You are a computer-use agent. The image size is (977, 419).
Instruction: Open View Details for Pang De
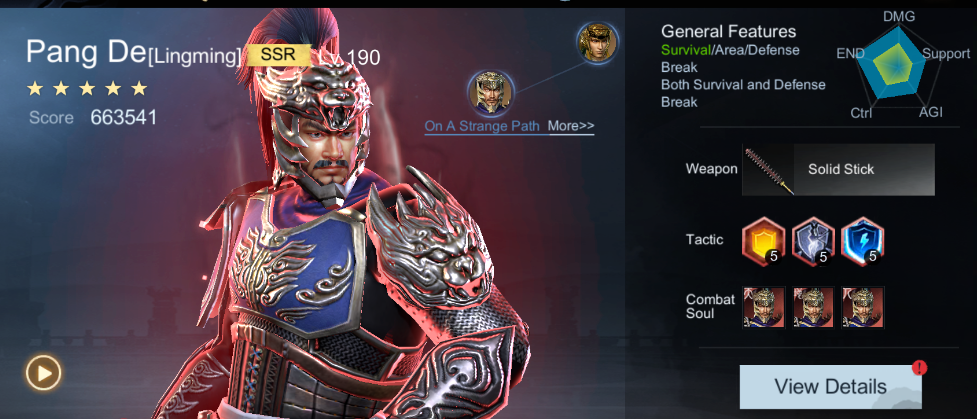coord(830,386)
